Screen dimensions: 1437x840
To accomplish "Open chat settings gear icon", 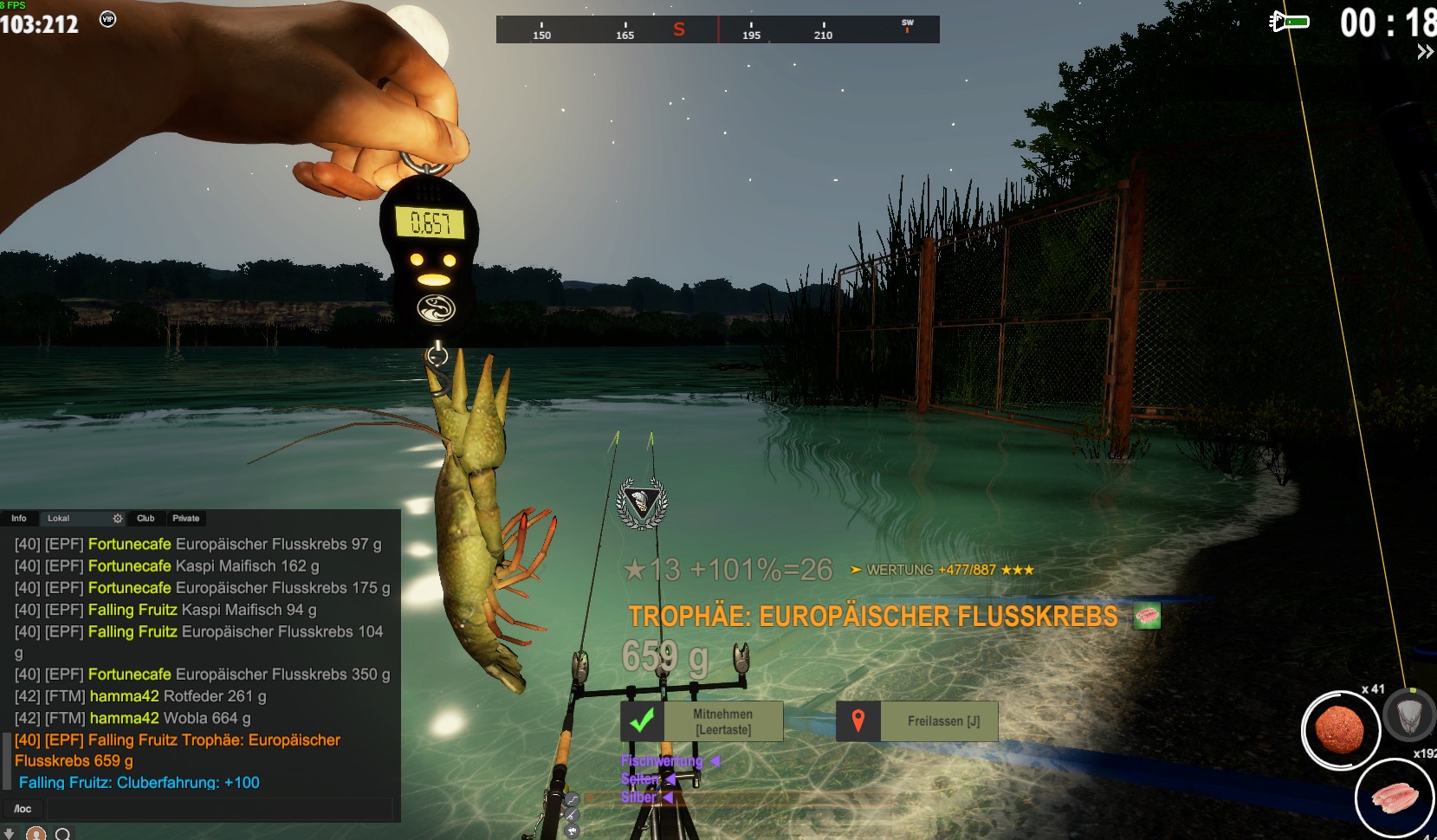I will click(118, 518).
